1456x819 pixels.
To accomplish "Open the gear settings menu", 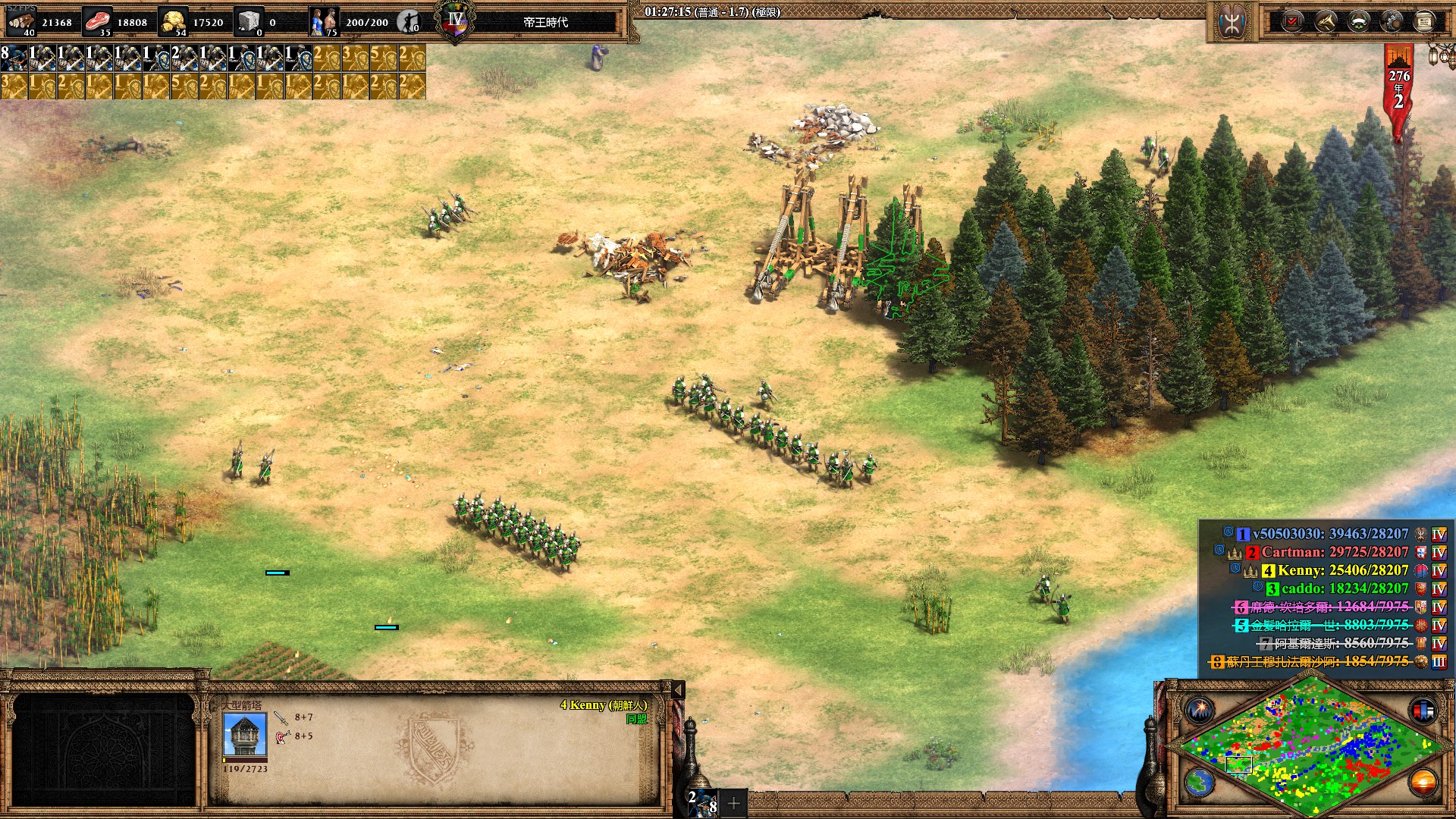I will pyautogui.click(x=1392, y=21).
